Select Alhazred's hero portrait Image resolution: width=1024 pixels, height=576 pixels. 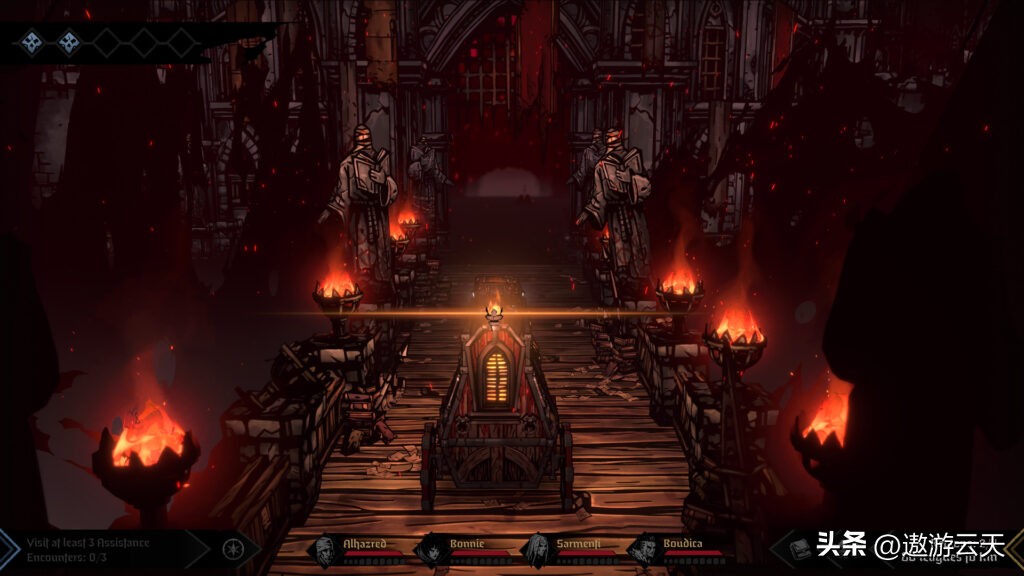pos(325,548)
